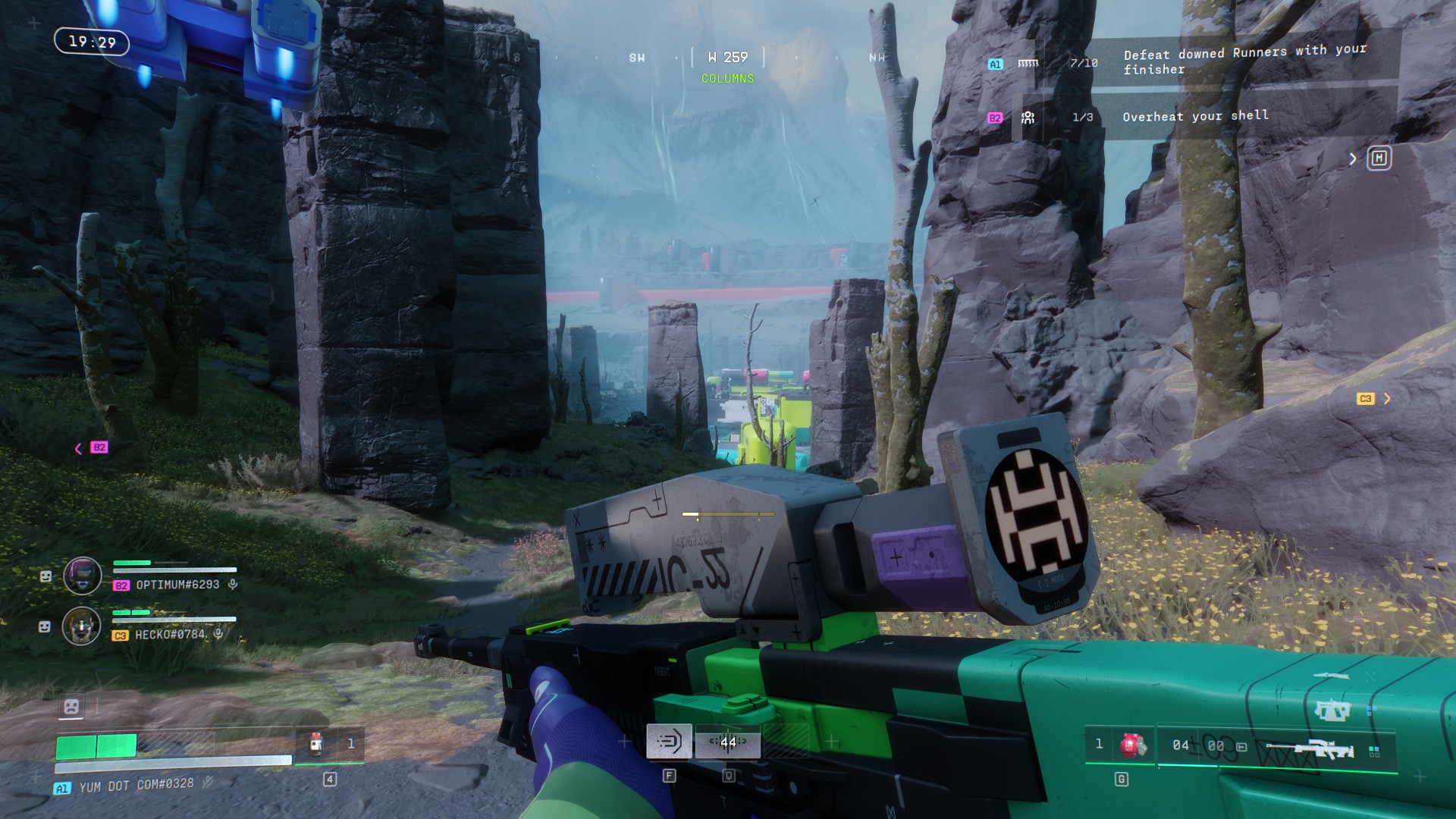This screenshot has width=1456, height=819.
Task: Mute OPTIMUM#6293's microphone icon
Action: point(233,585)
